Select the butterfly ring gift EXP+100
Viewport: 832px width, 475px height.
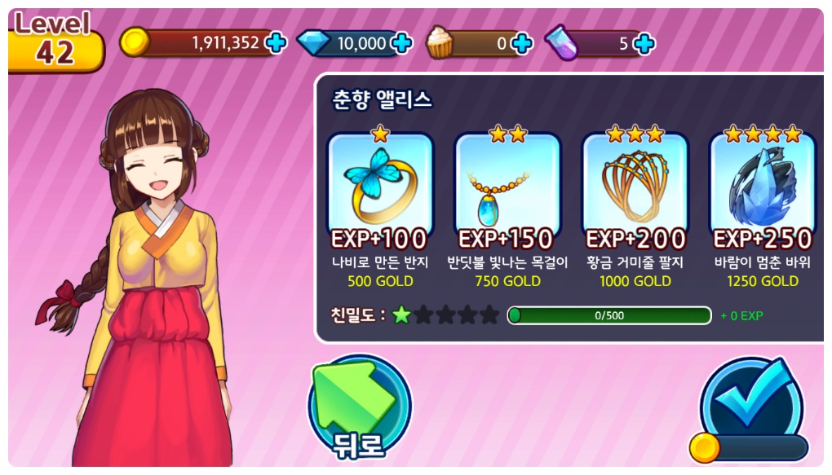380,187
